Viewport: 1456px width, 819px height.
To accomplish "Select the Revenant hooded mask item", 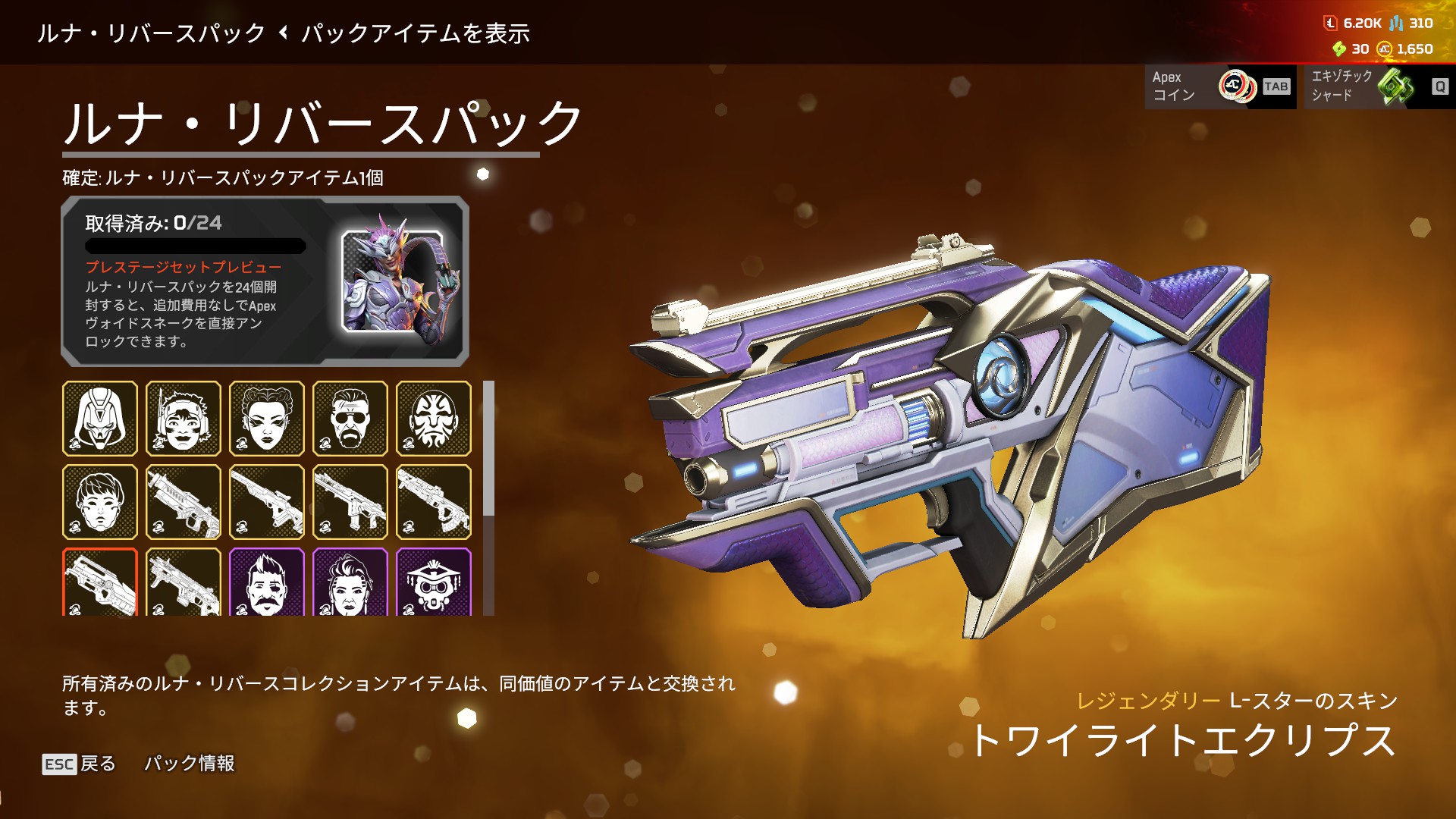I will tap(100, 419).
